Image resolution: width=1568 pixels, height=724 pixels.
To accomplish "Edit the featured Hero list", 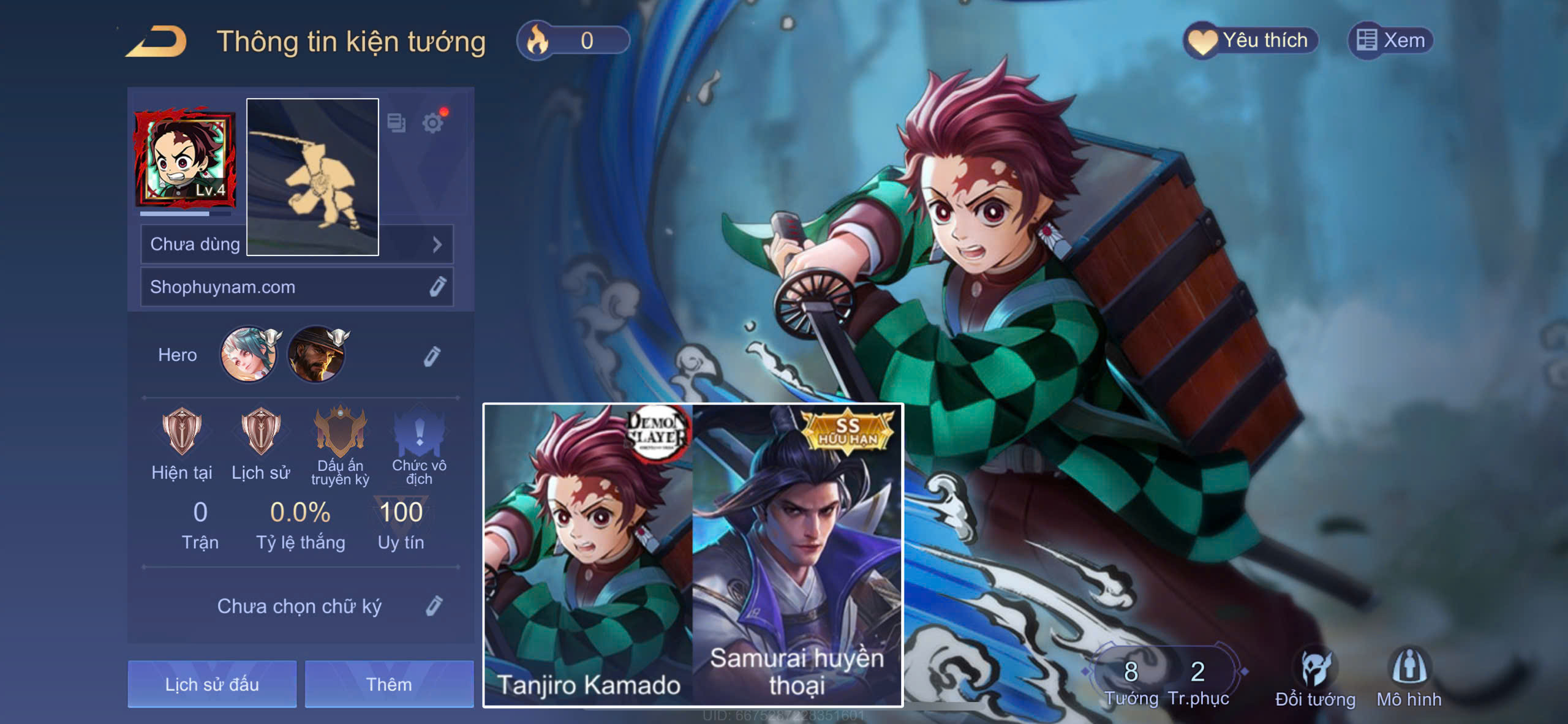I will click(432, 356).
